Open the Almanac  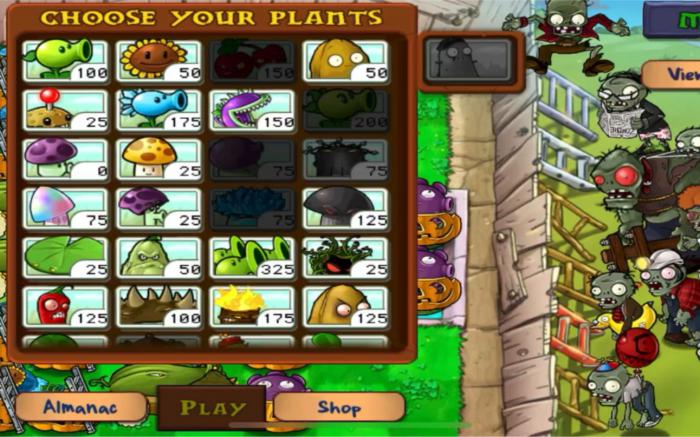pos(81,407)
